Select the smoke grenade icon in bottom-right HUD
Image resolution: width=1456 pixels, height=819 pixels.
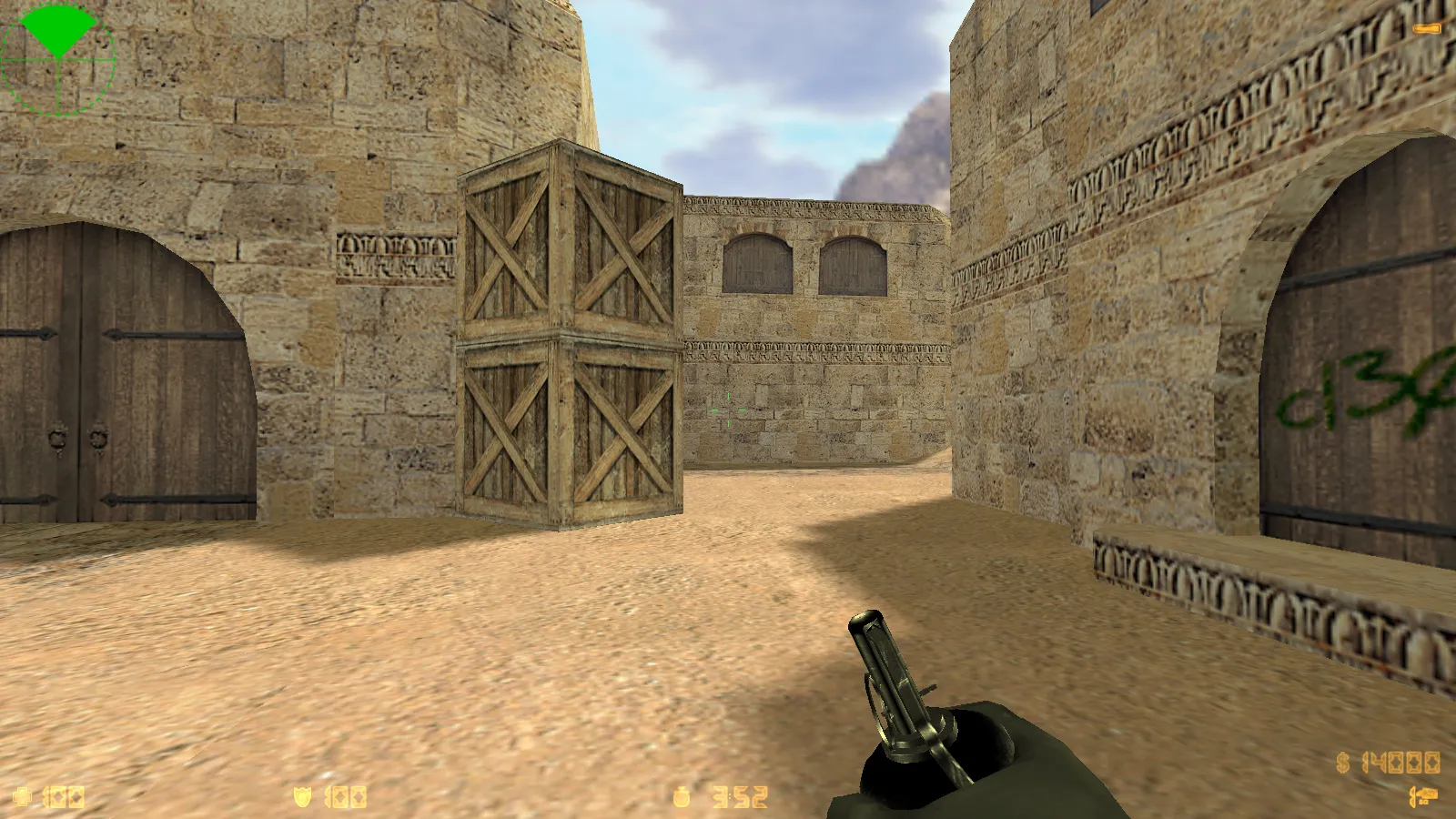[1424, 794]
